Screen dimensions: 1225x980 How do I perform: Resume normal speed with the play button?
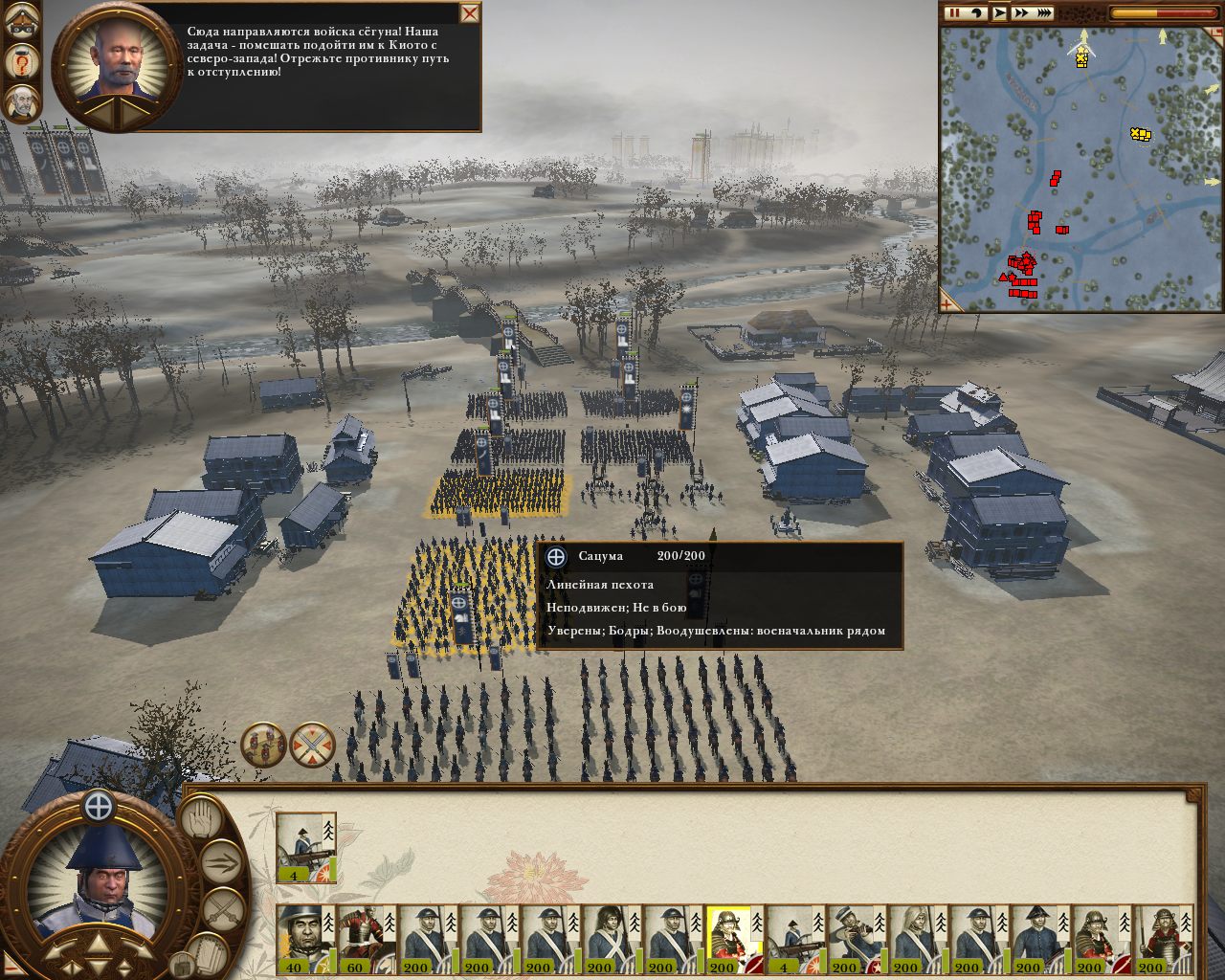click(x=1001, y=13)
